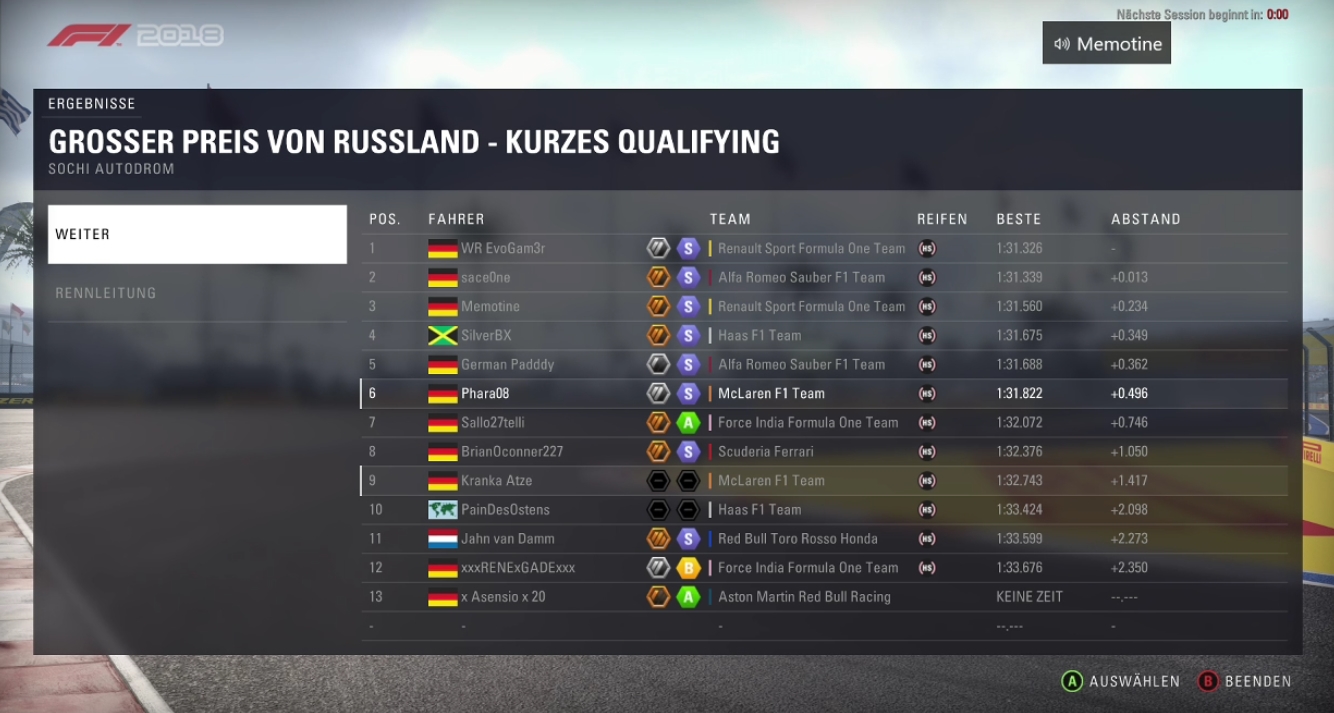Choose sace0ne's row in the results
Image resolution: width=1334 pixels, height=713 pixels.
coord(486,277)
